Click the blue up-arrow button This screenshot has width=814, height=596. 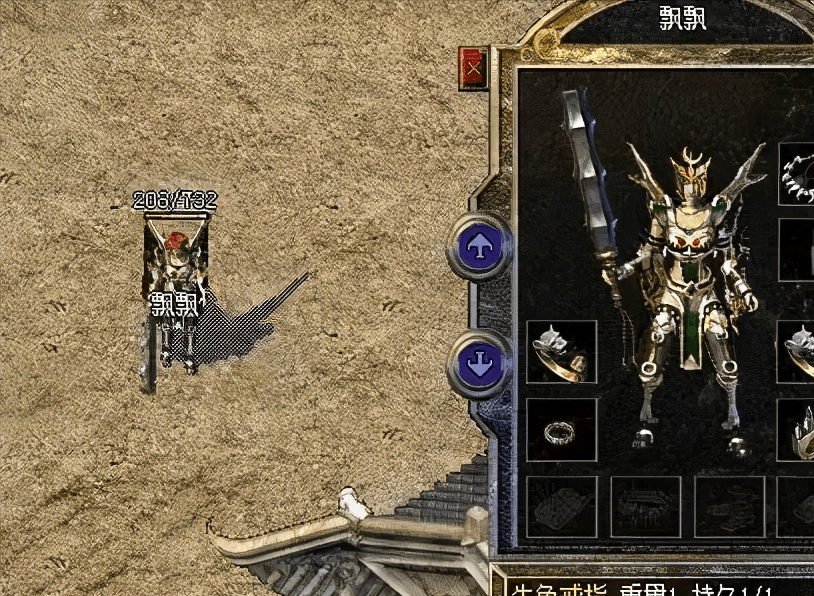(480, 247)
